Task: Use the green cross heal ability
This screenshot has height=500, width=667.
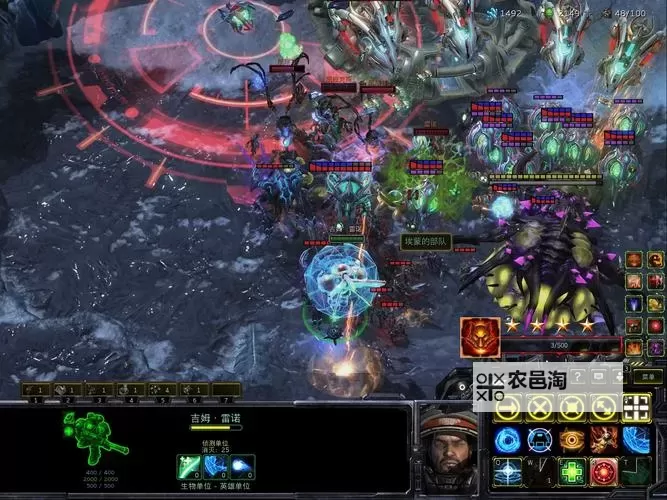Action: click(572, 471)
